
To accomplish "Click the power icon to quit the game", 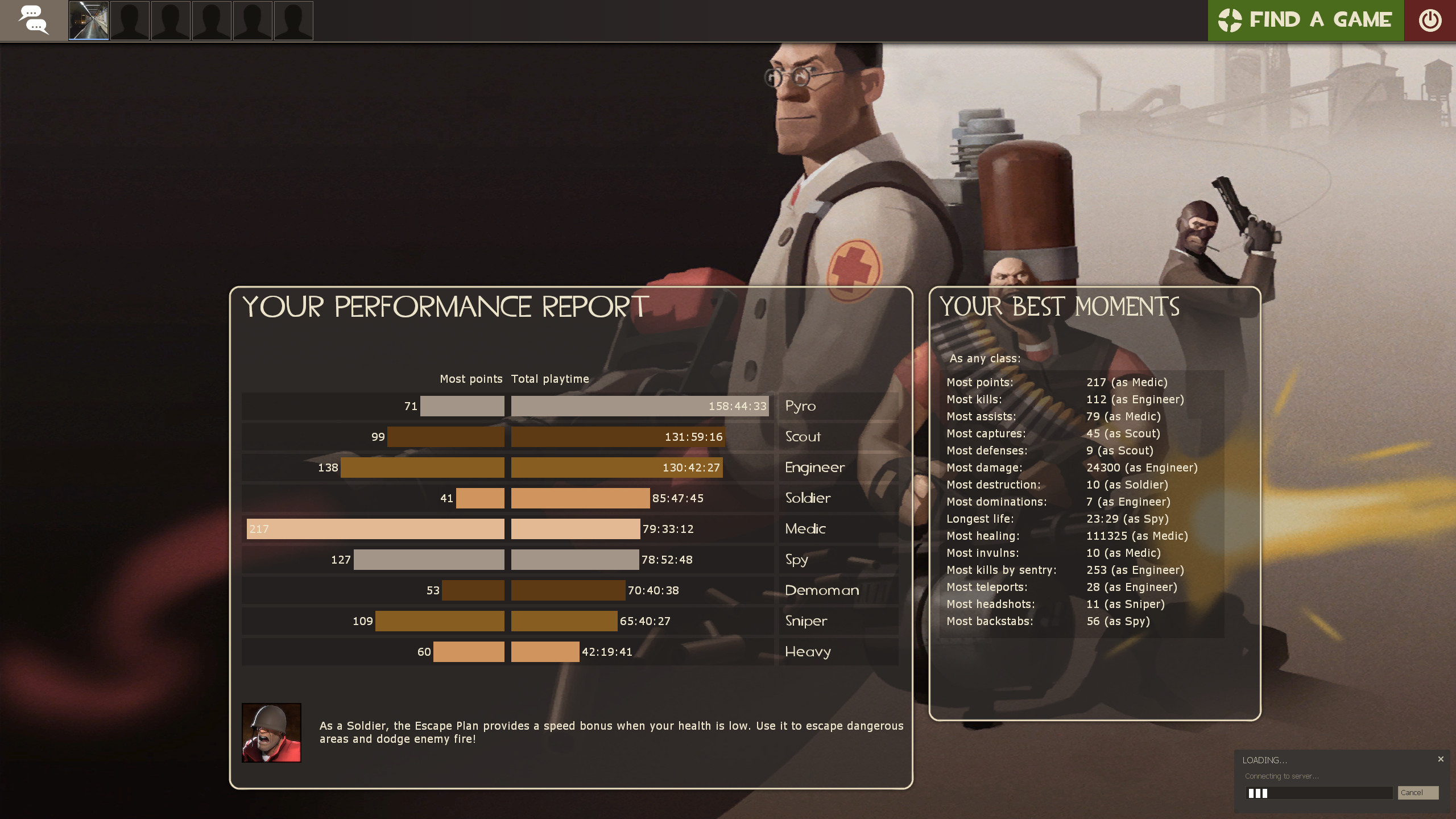I will (1431, 20).
